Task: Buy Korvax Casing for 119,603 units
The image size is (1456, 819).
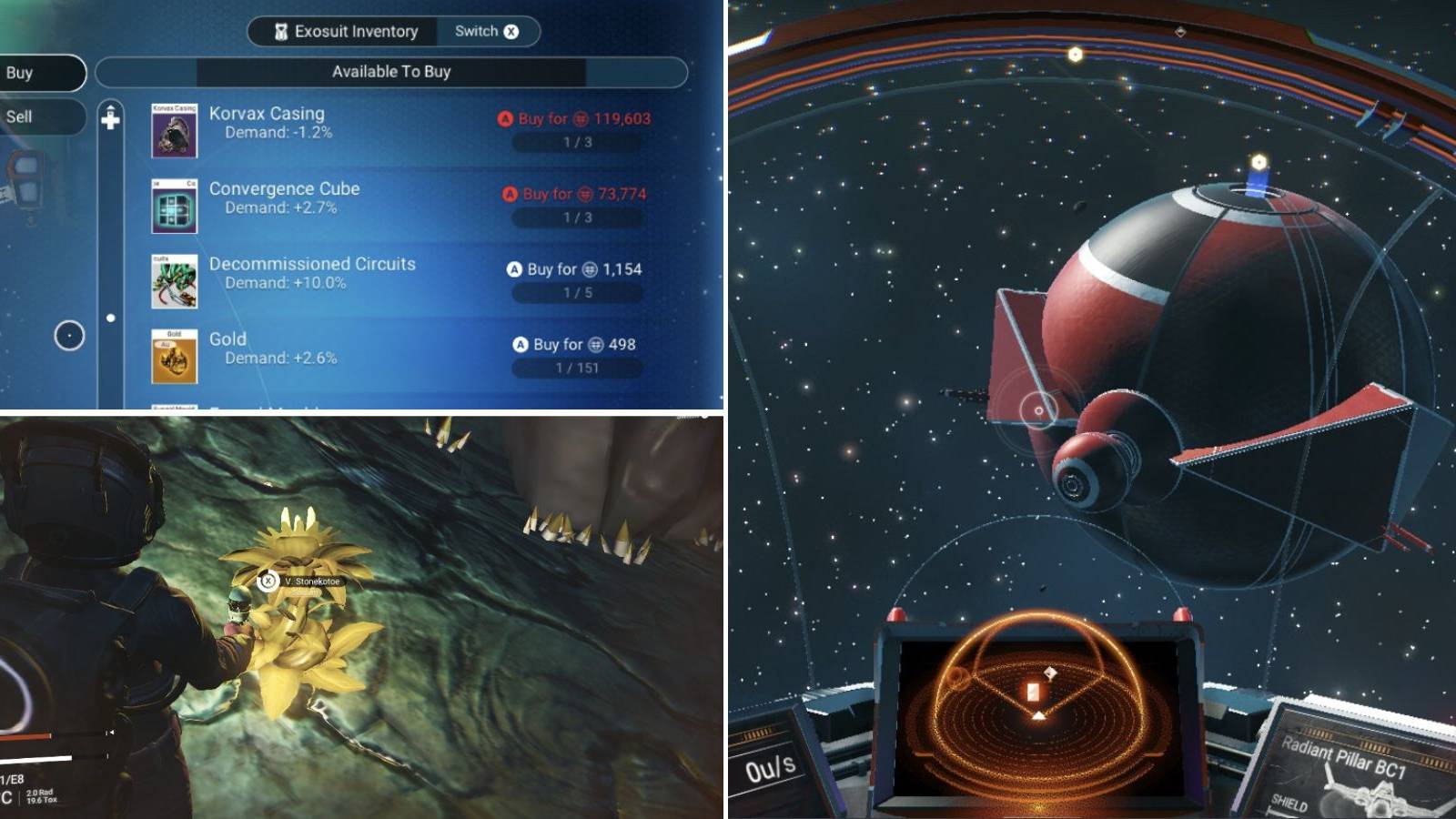Action: point(573,118)
